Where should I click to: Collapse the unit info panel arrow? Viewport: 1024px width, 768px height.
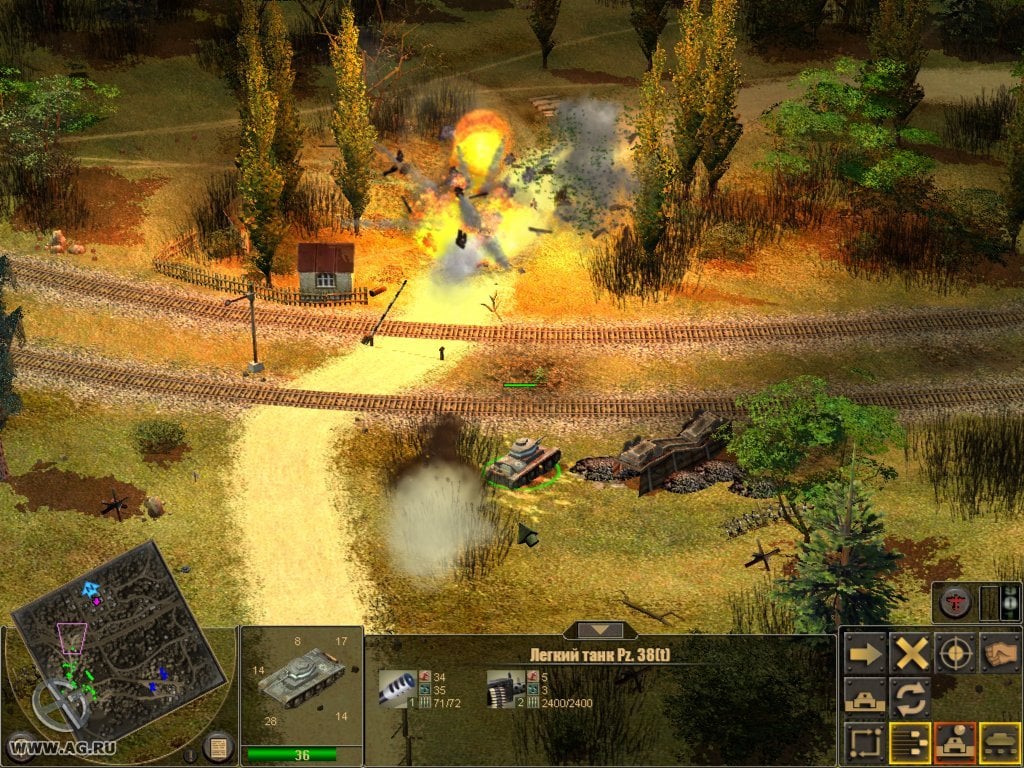(x=598, y=630)
